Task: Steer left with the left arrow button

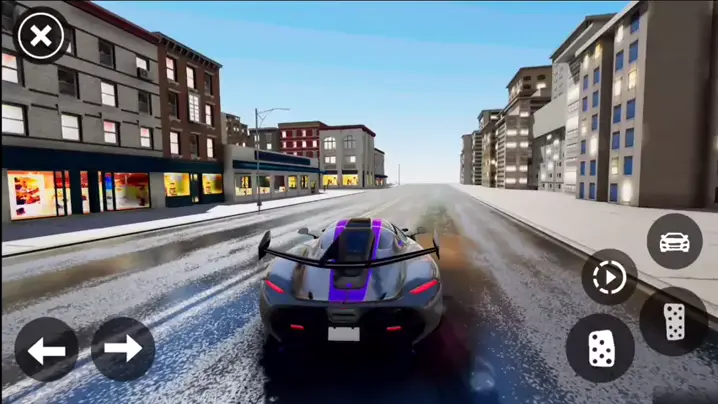Action: 47,350
